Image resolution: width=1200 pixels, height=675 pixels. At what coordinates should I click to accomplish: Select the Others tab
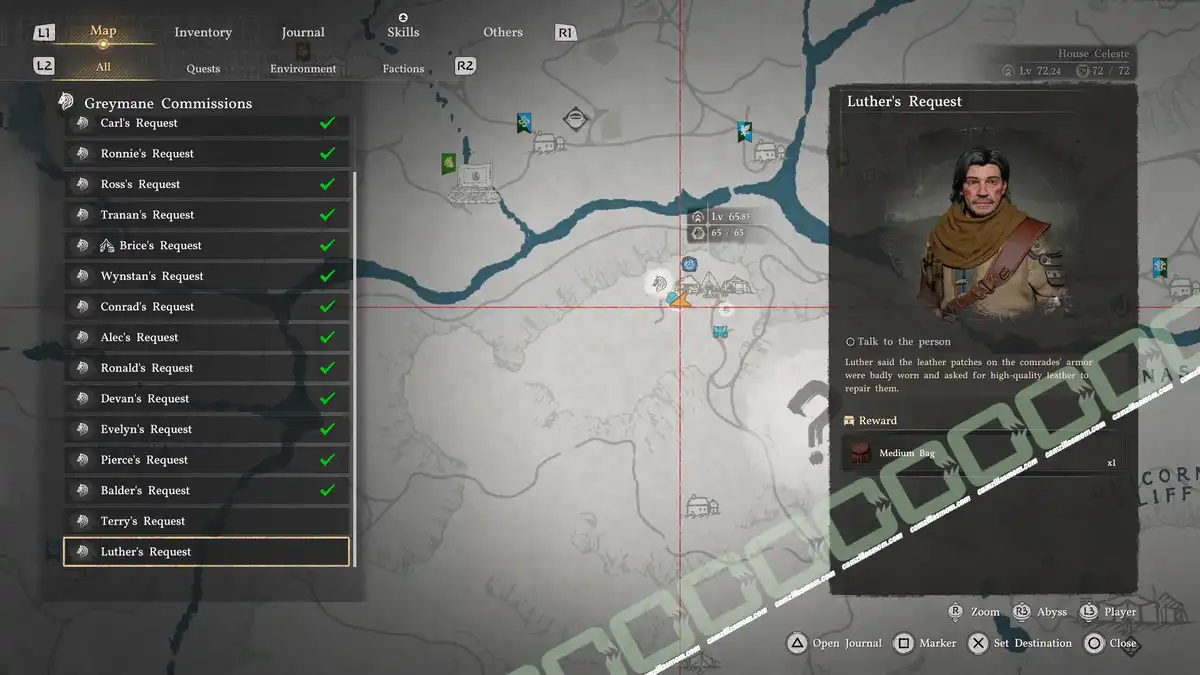pos(503,32)
